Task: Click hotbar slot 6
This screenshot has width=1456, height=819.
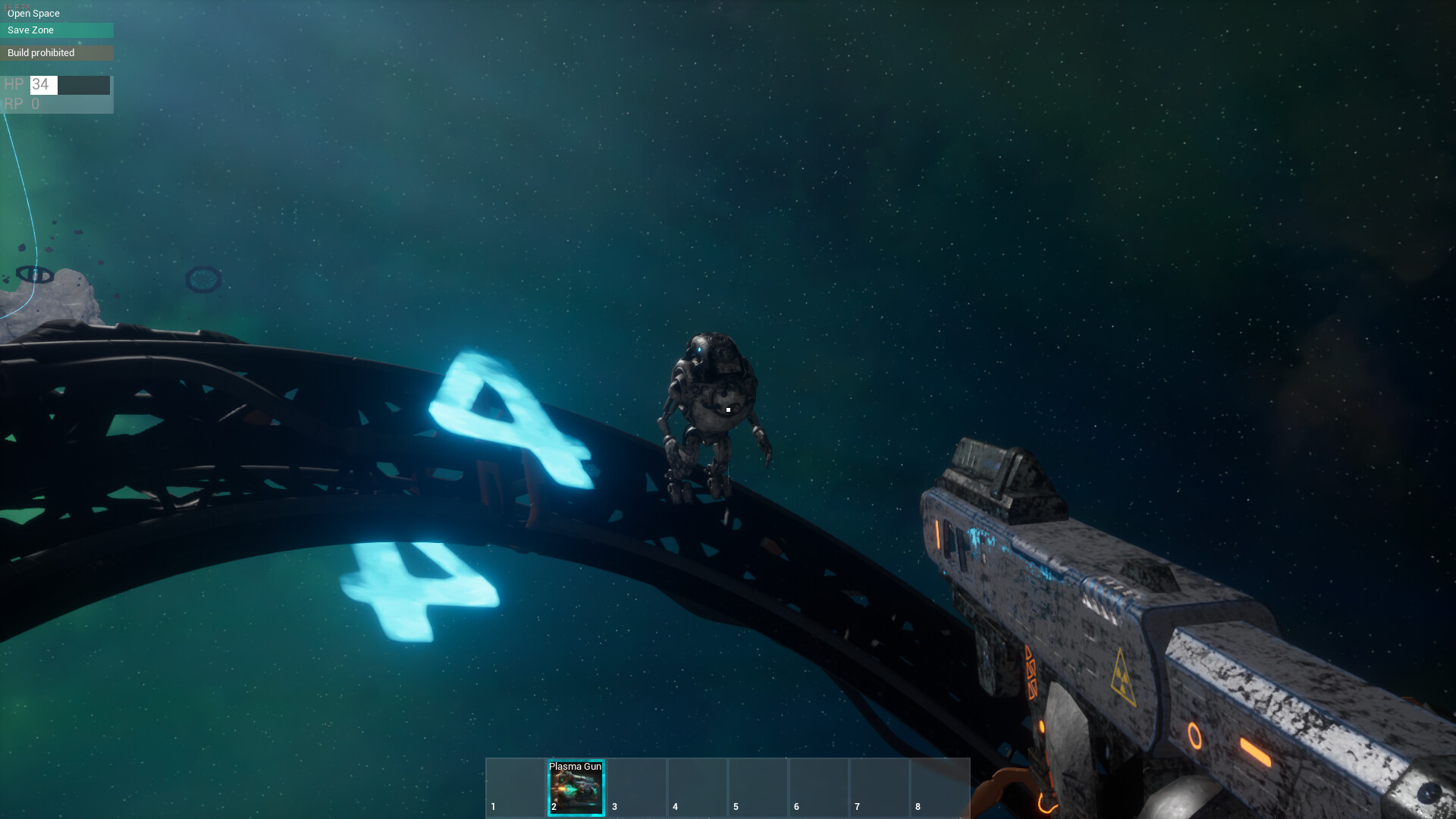Action: pos(819,789)
